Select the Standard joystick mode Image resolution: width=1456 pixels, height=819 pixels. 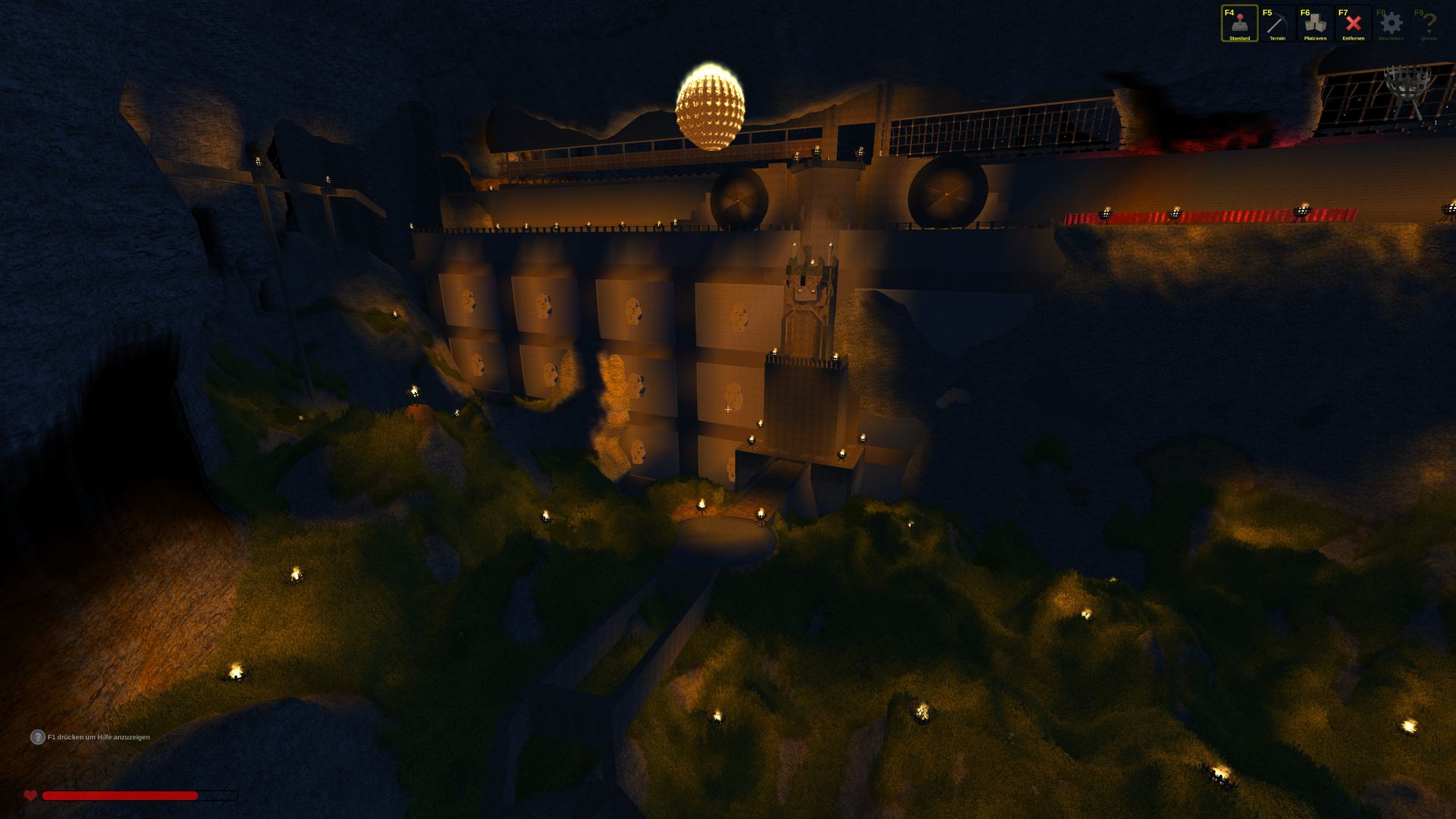pyautogui.click(x=1239, y=24)
